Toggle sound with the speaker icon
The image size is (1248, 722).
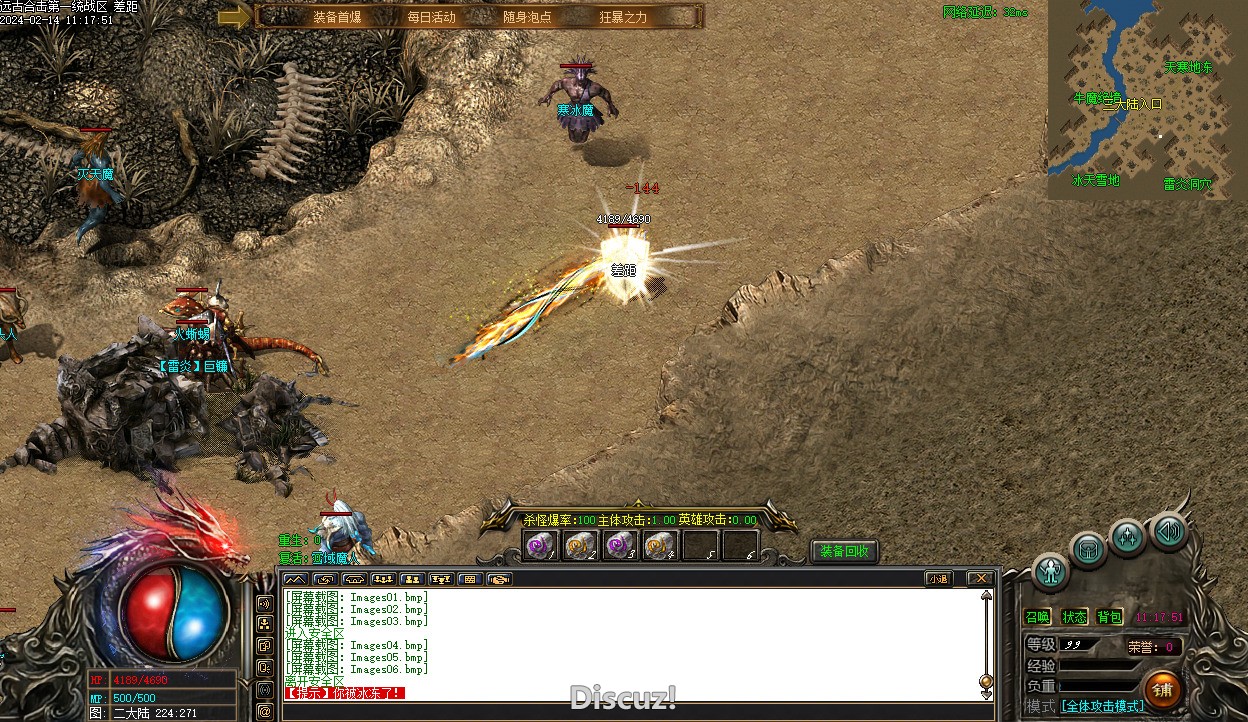point(1167,530)
